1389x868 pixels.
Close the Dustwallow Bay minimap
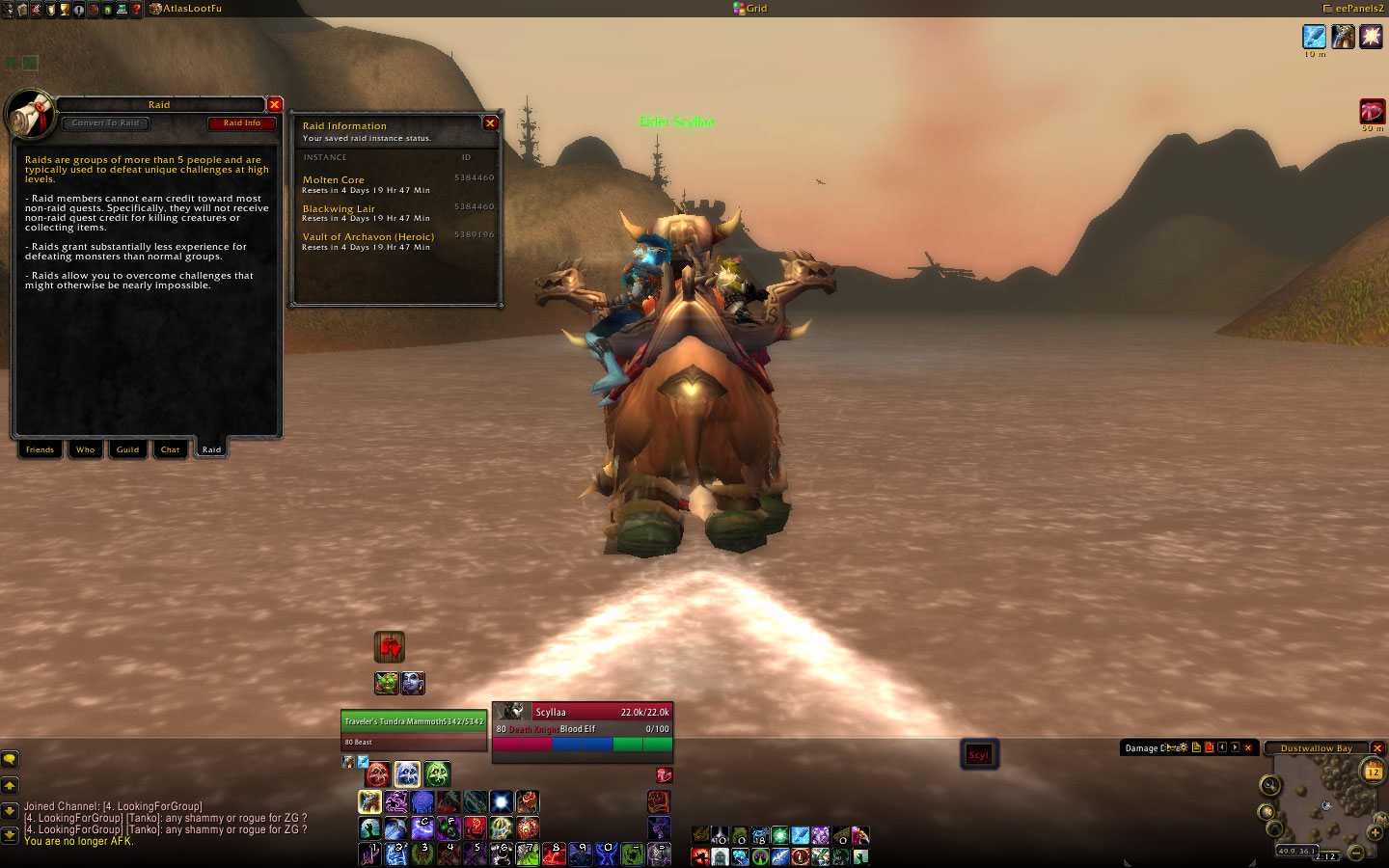1377,748
